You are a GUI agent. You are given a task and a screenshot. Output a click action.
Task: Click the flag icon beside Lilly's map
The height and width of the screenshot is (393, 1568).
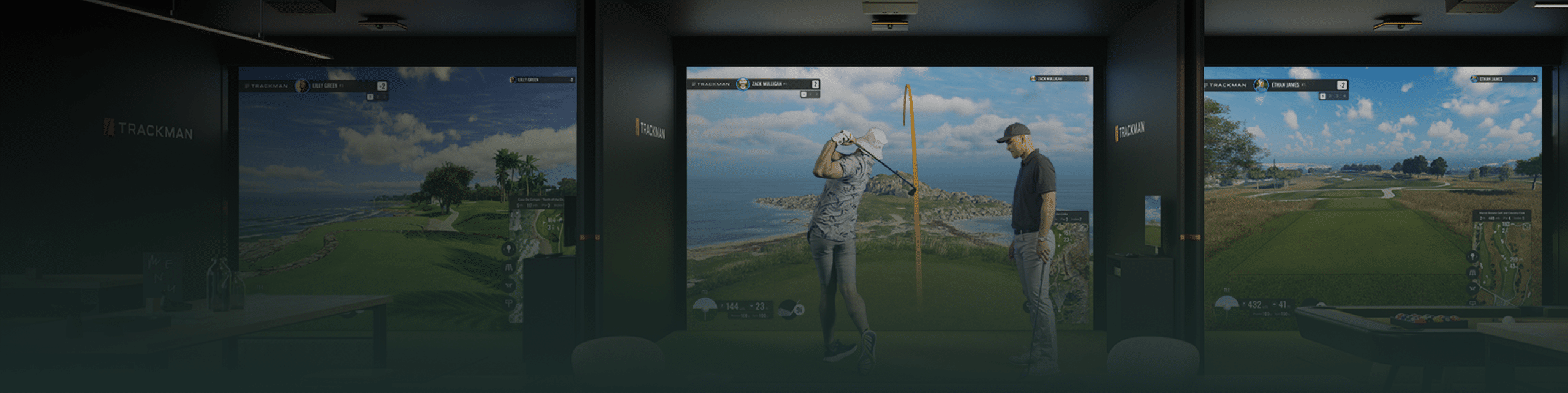tap(508, 302)
